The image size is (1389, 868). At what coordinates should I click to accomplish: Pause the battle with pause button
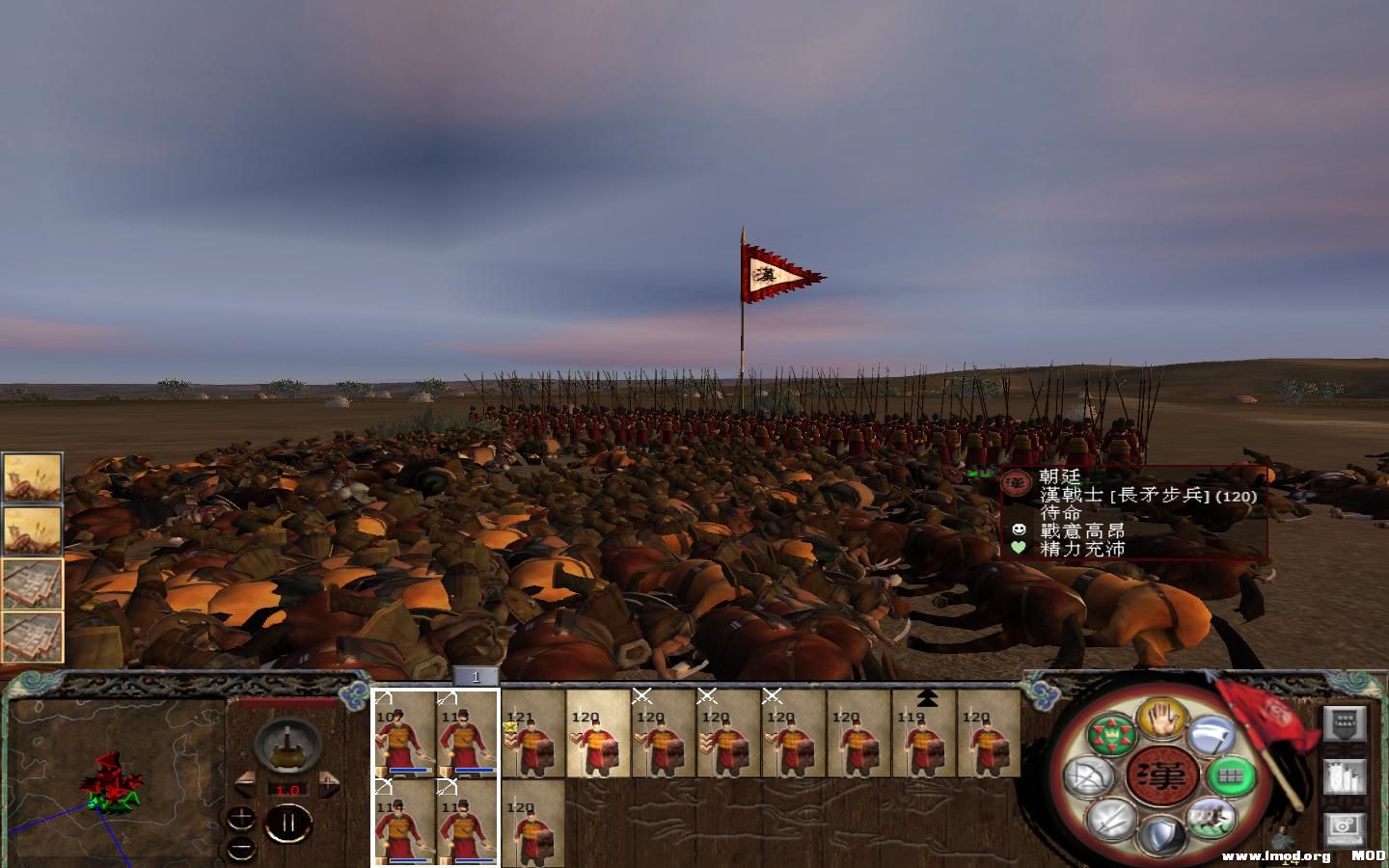(289, 823)
